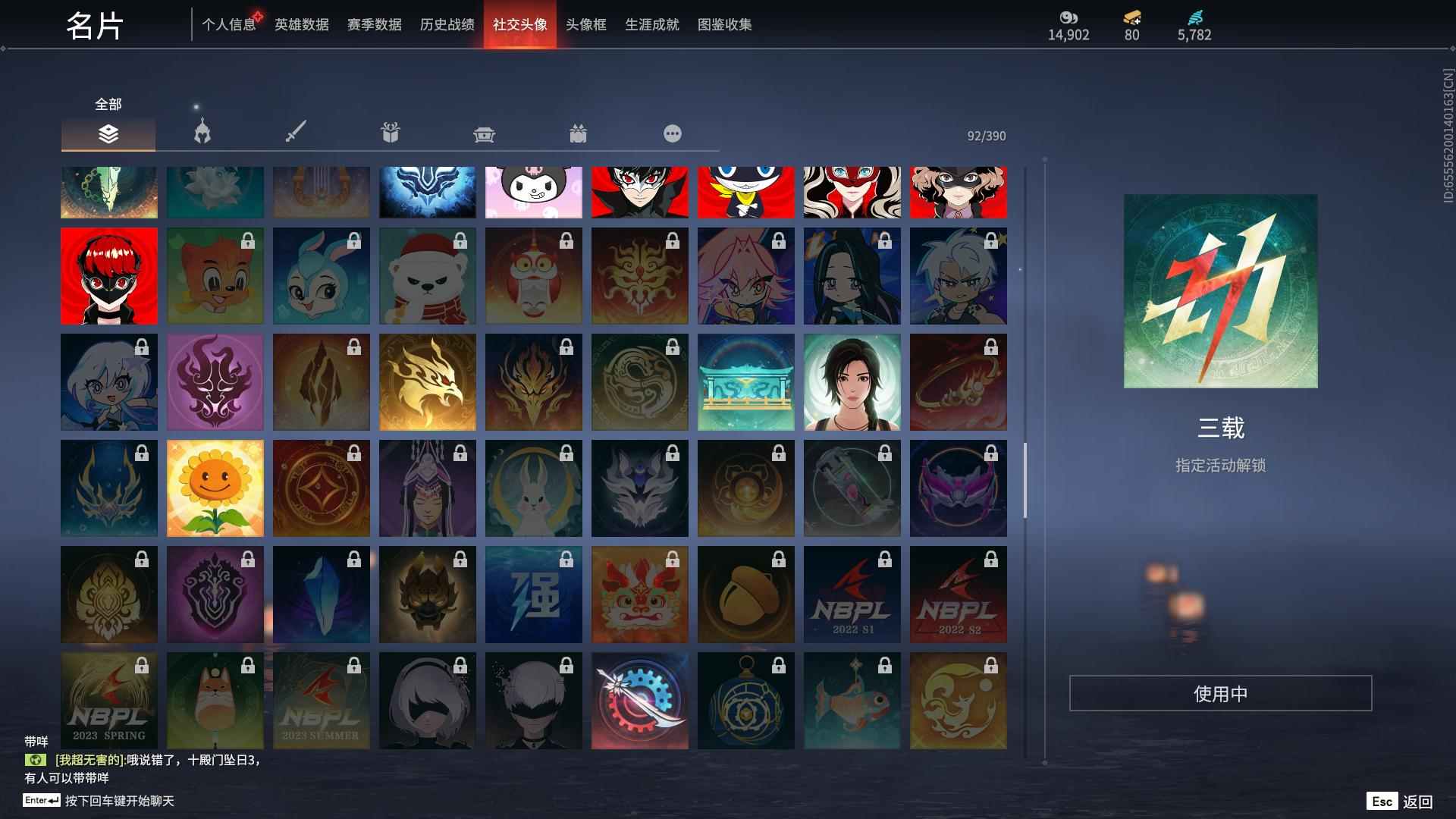1456x819 pixels.
Task: Open the gift avatar filter icon
Action: 391,133
